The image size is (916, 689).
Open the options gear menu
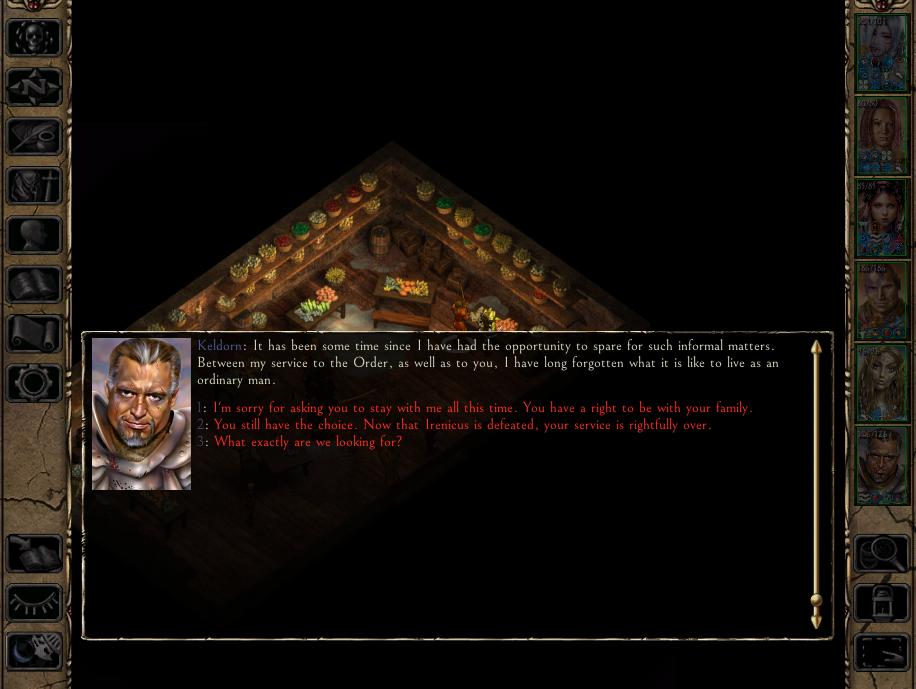click(35, 382)
